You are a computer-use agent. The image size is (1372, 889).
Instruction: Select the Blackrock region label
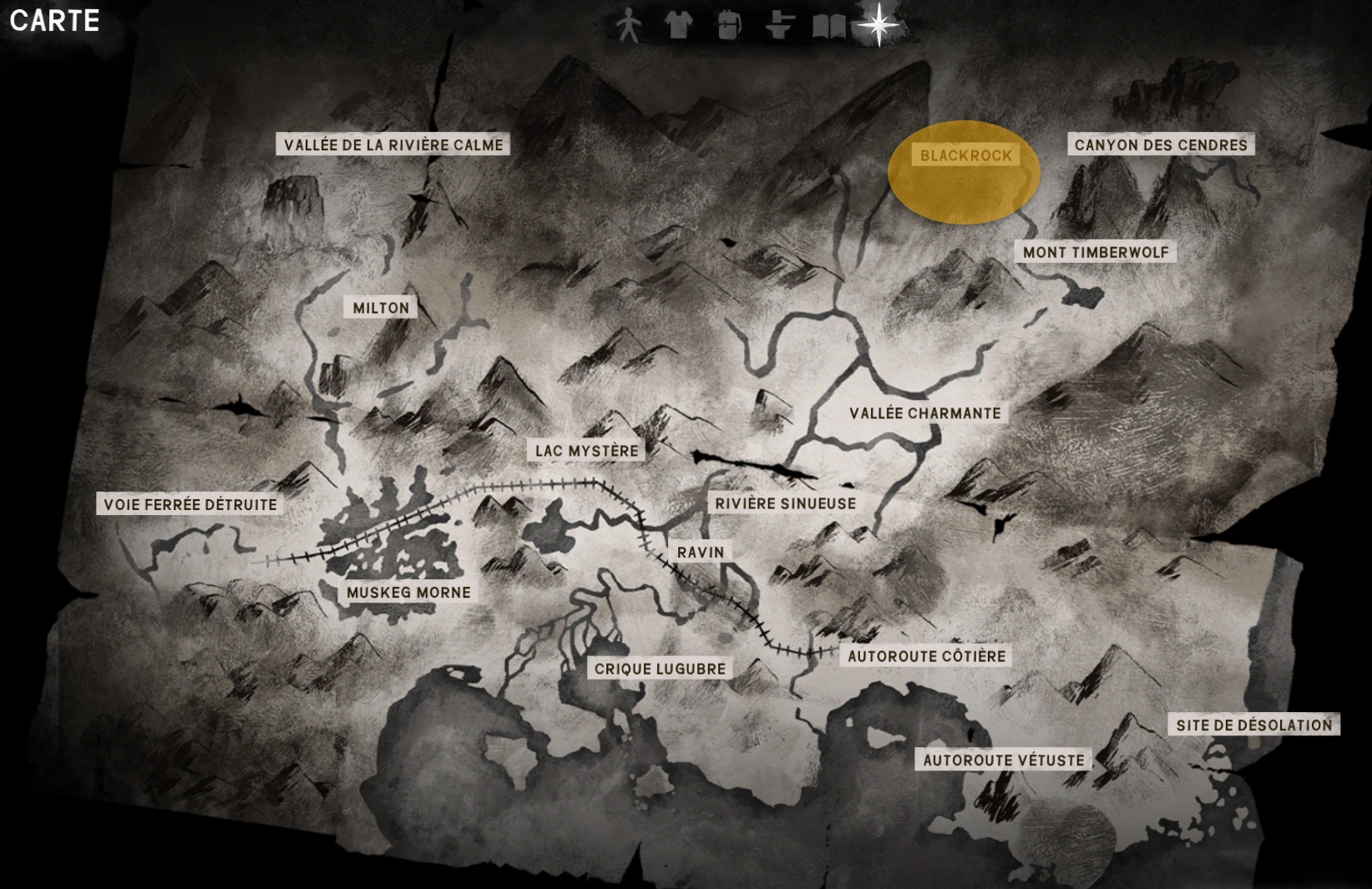click(967, 155)
